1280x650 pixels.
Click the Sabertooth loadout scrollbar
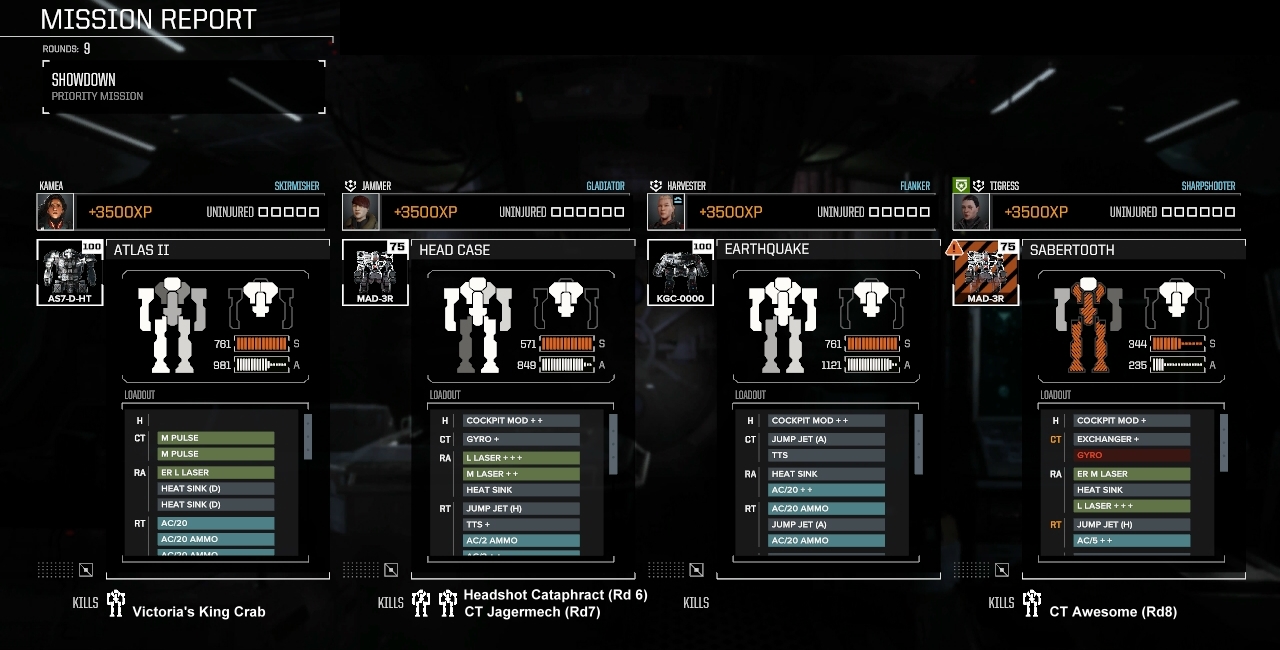(1223, 436)
